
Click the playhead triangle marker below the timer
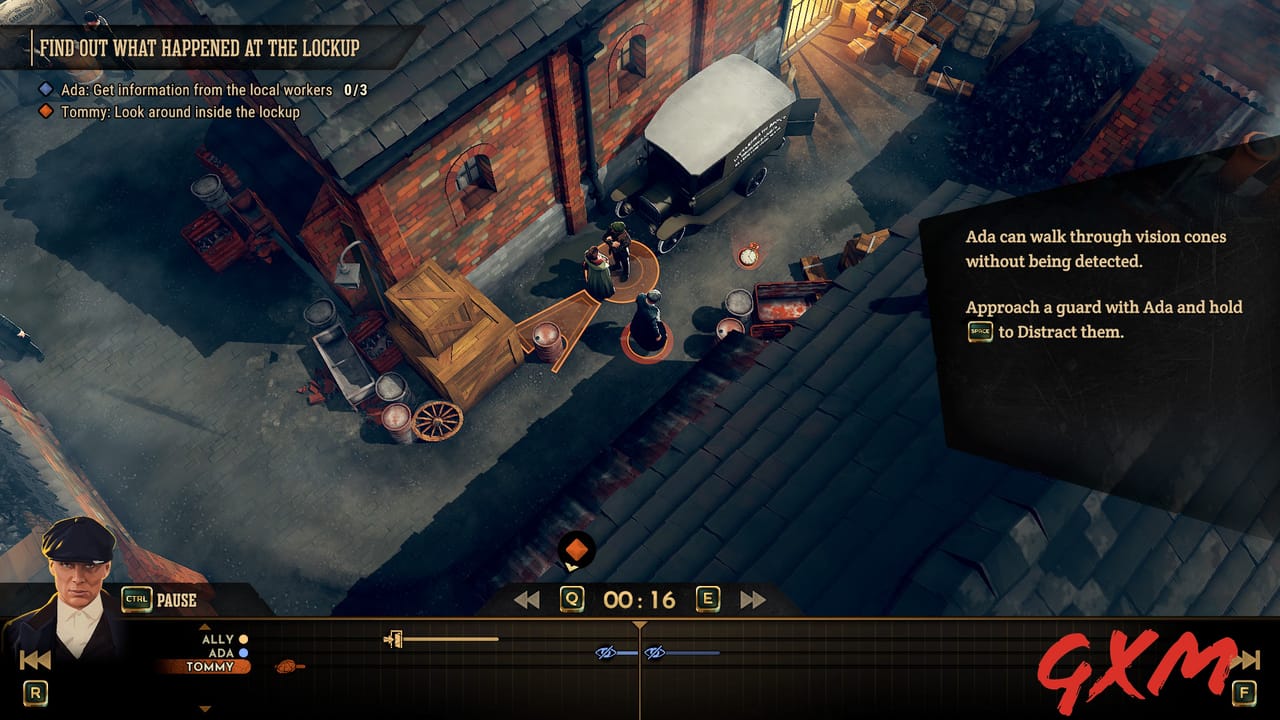pyautogui.click(x=638, y=624)
